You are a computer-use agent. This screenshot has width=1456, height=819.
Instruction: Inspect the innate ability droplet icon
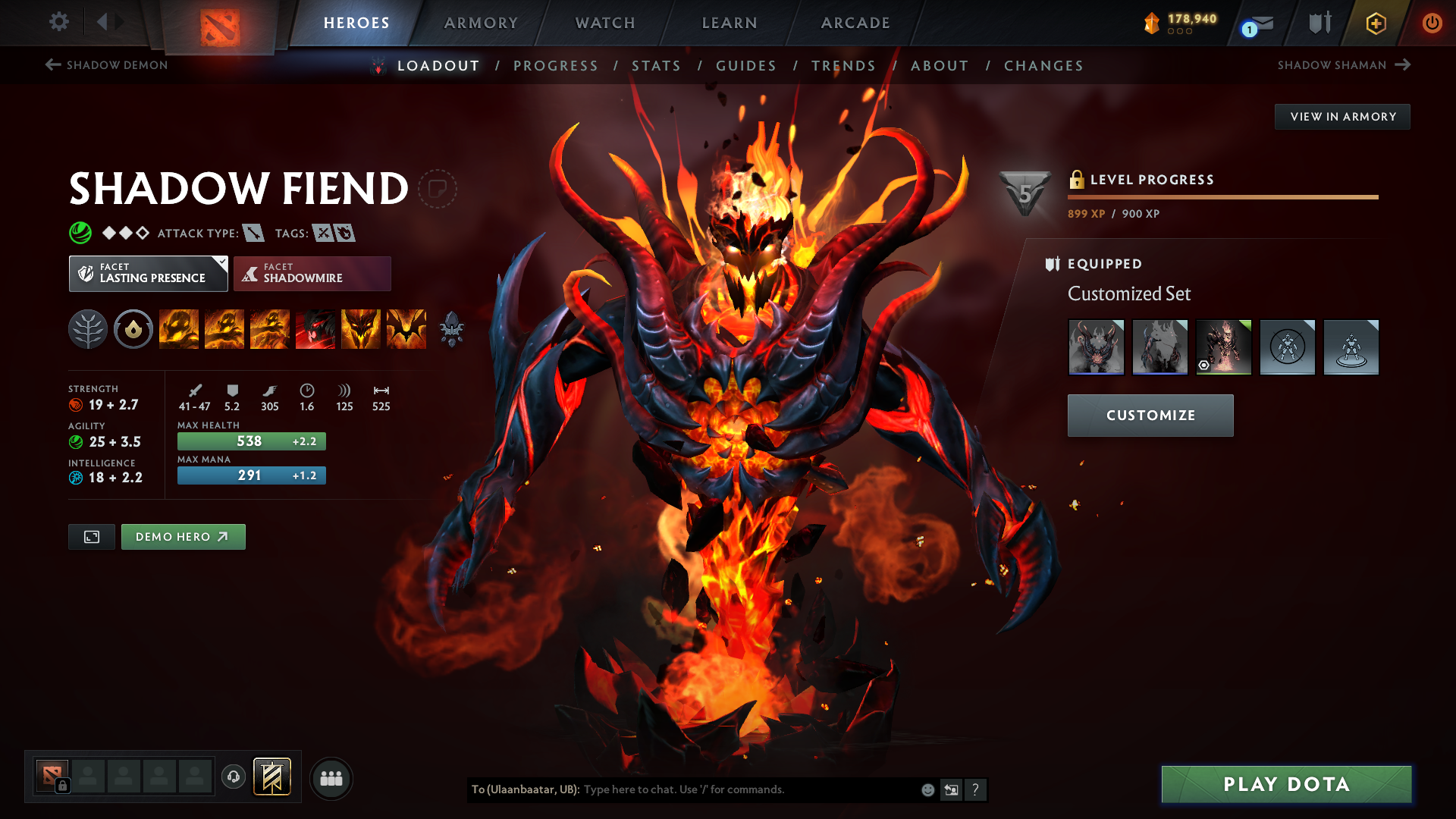coord(133,329)
